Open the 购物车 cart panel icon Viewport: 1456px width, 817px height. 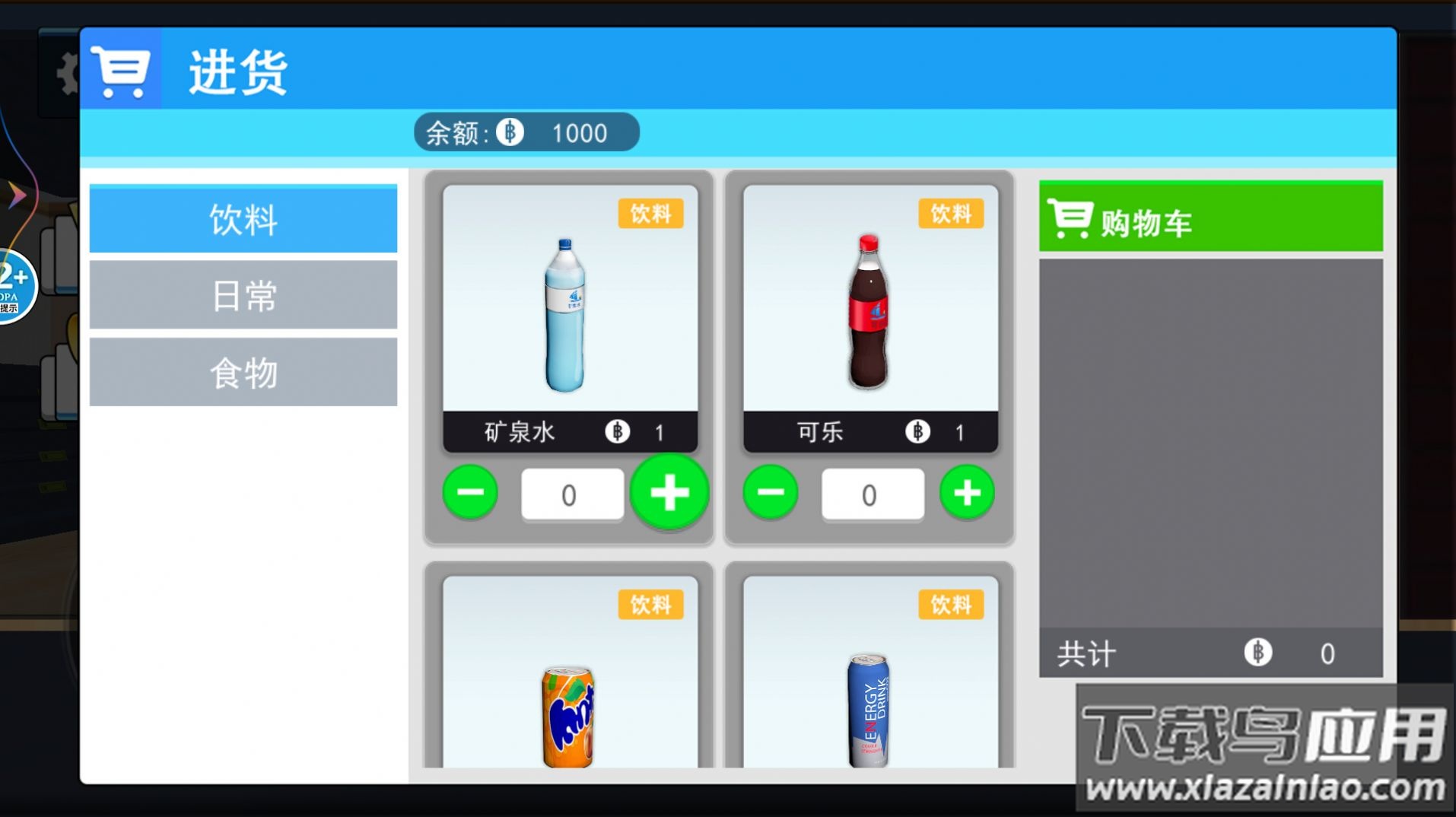pyautogui.click(x=1070, y=221)
